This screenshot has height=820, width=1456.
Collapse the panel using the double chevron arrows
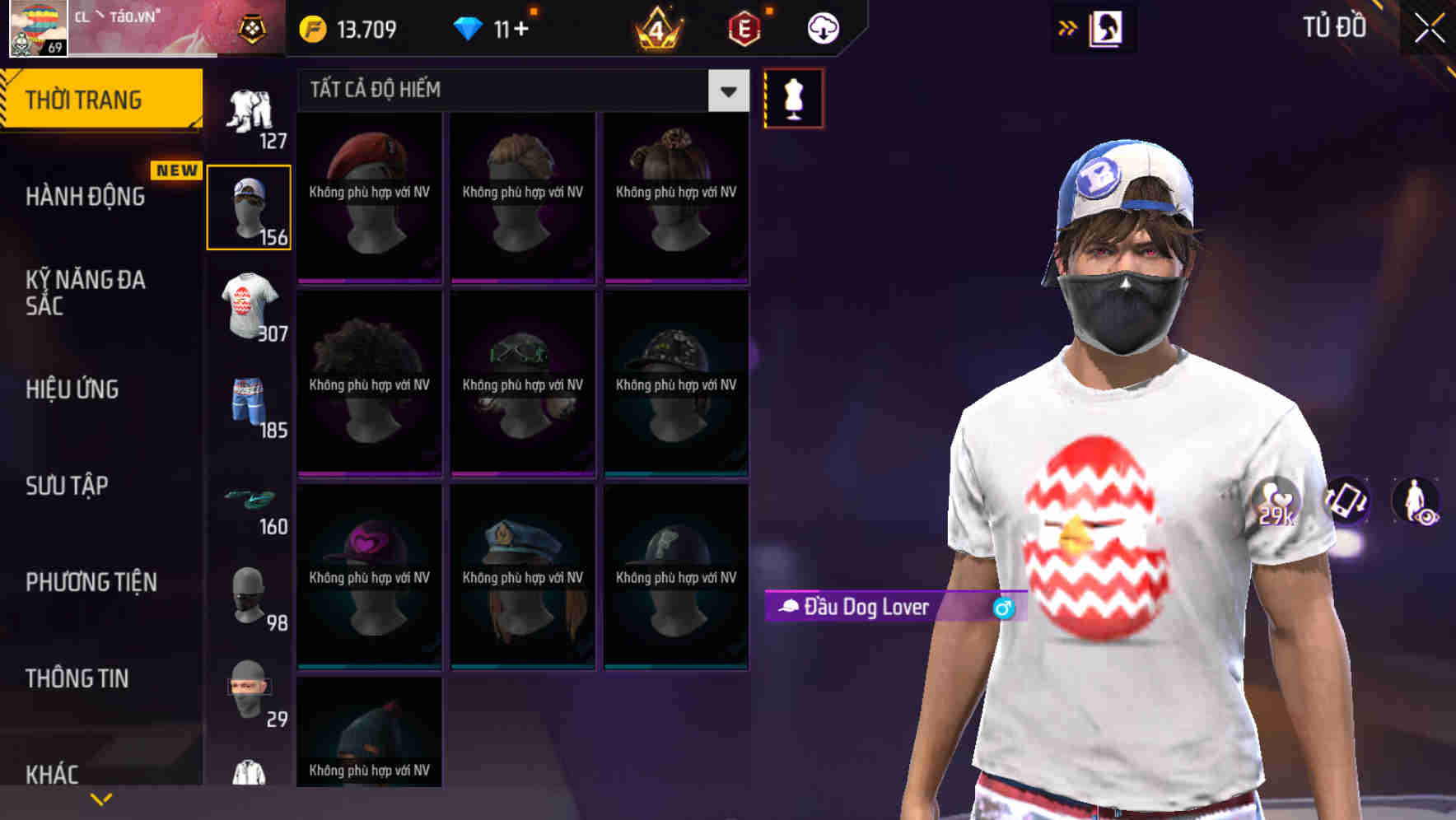1066,27
